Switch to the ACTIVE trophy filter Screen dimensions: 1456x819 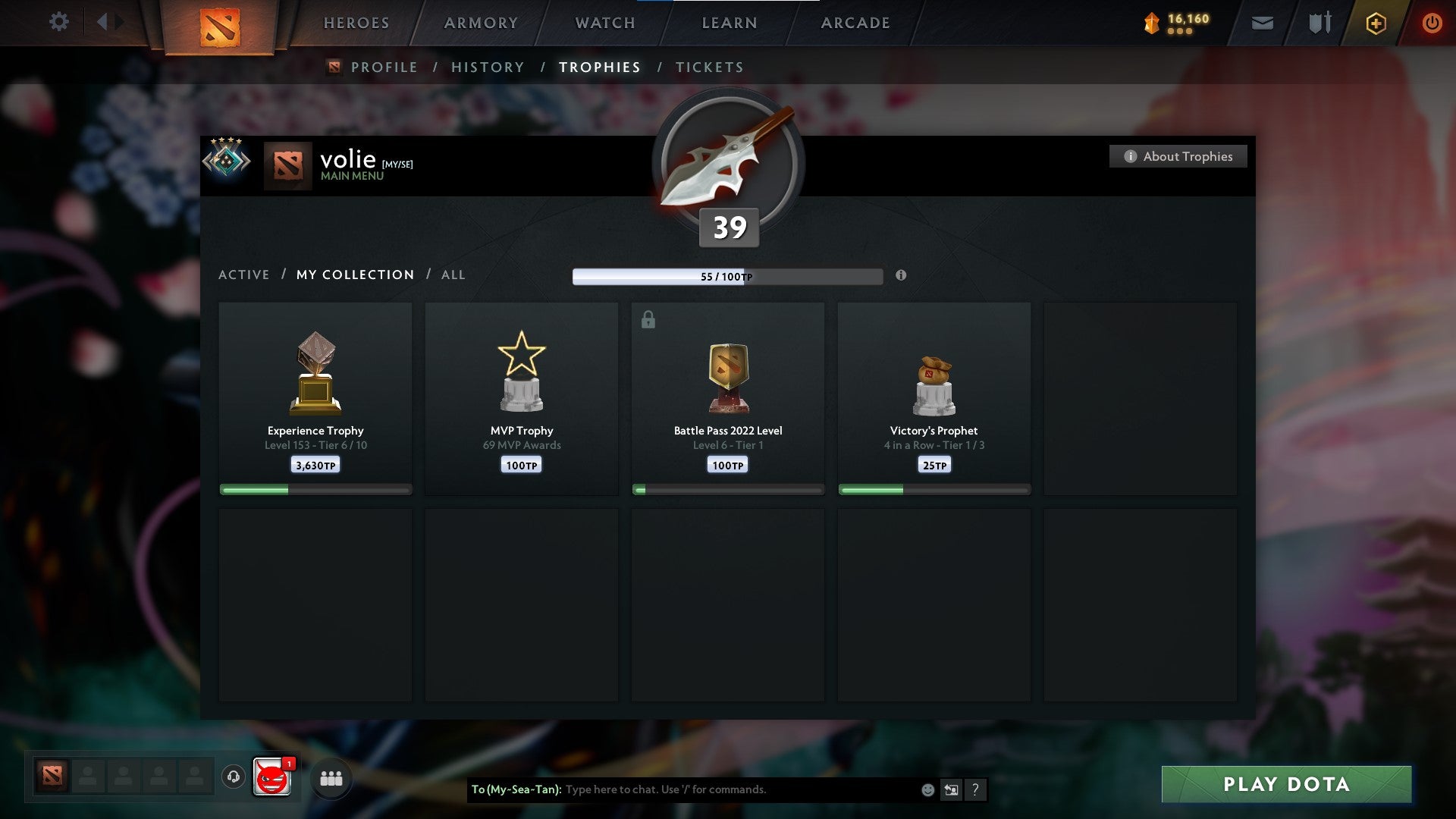click(x=244, y=275)
